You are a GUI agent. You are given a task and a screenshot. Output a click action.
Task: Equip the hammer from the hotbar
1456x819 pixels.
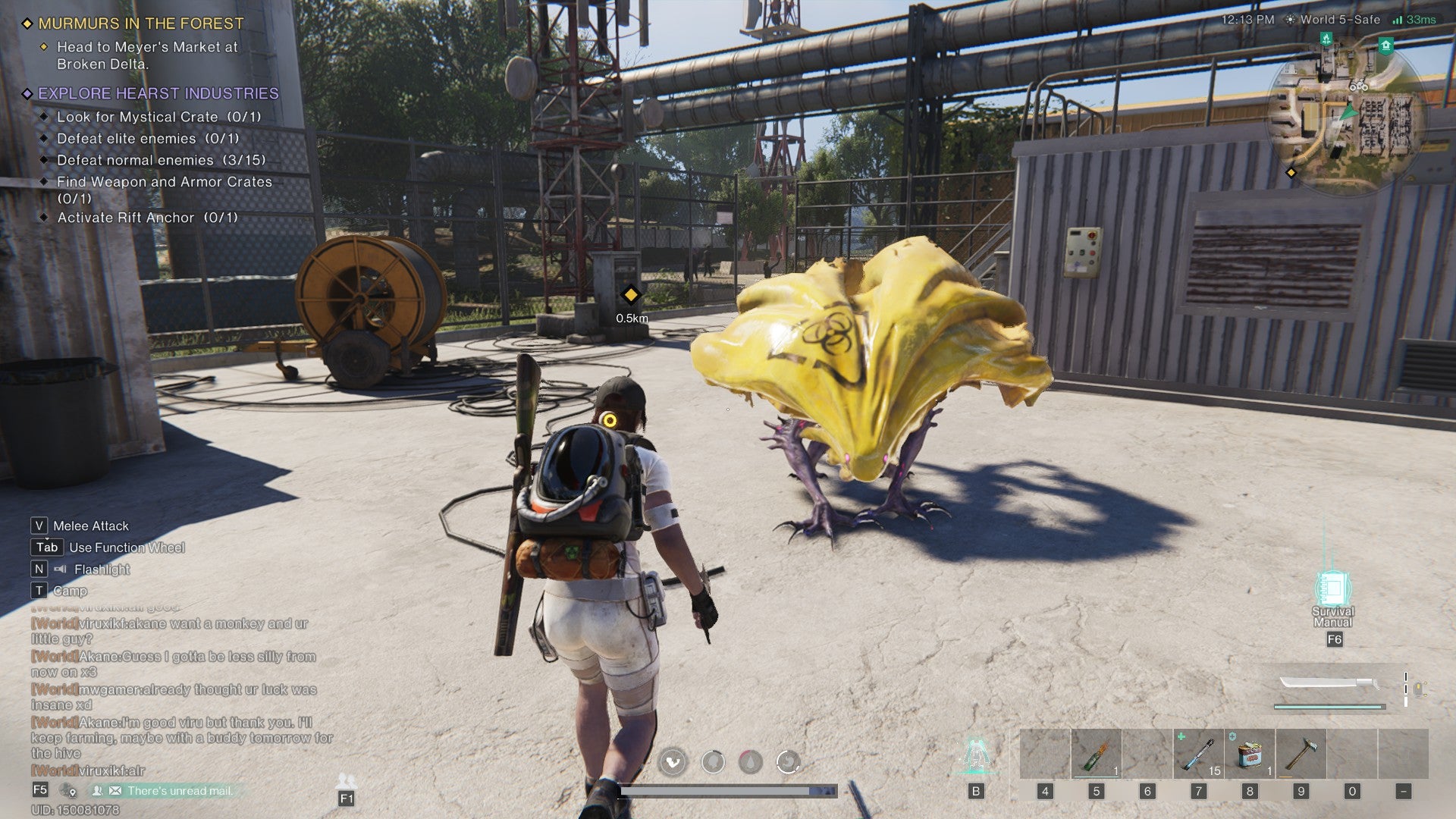[1301, 755]
